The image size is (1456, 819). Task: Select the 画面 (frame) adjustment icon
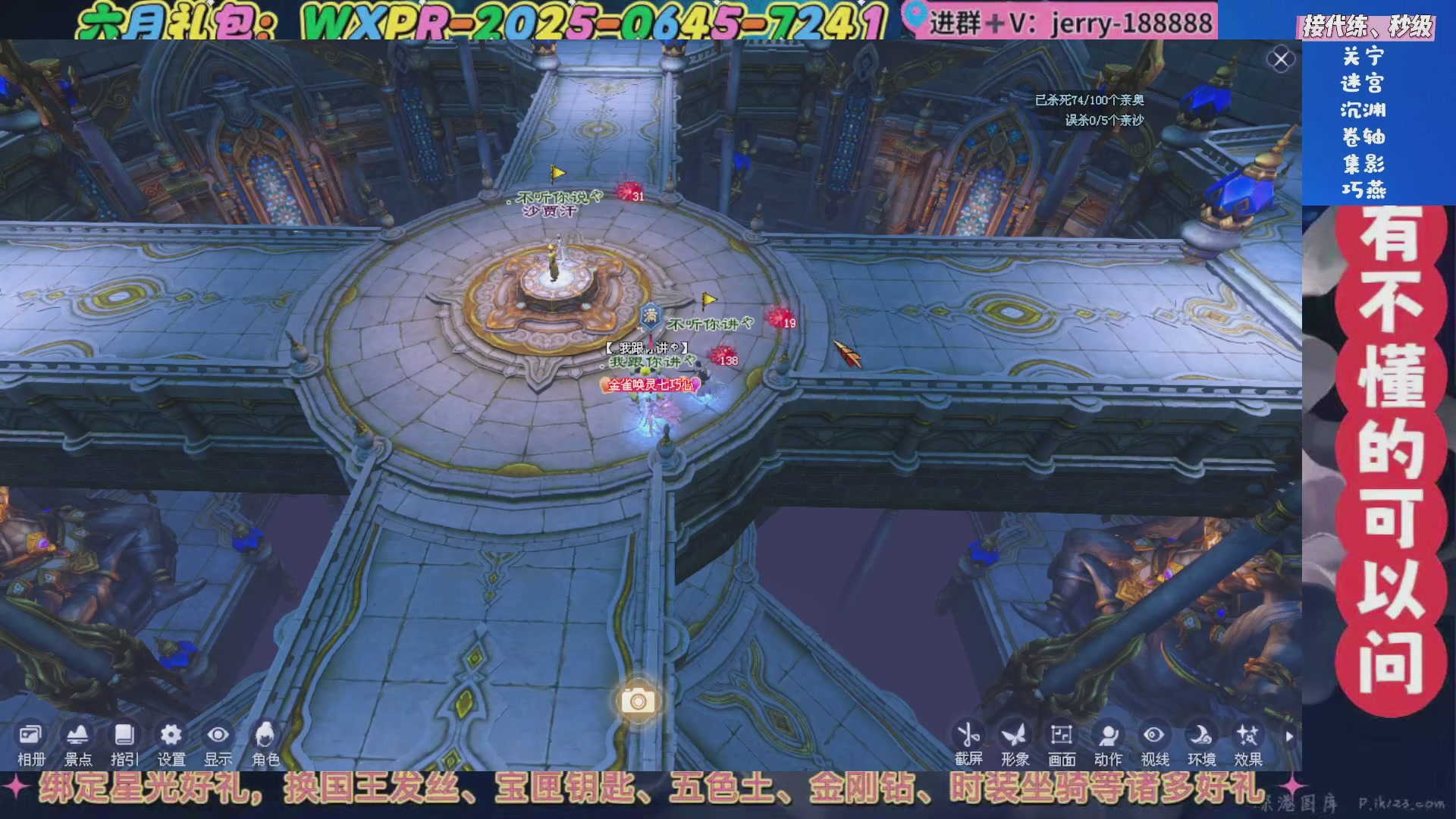pos(1061,736)
